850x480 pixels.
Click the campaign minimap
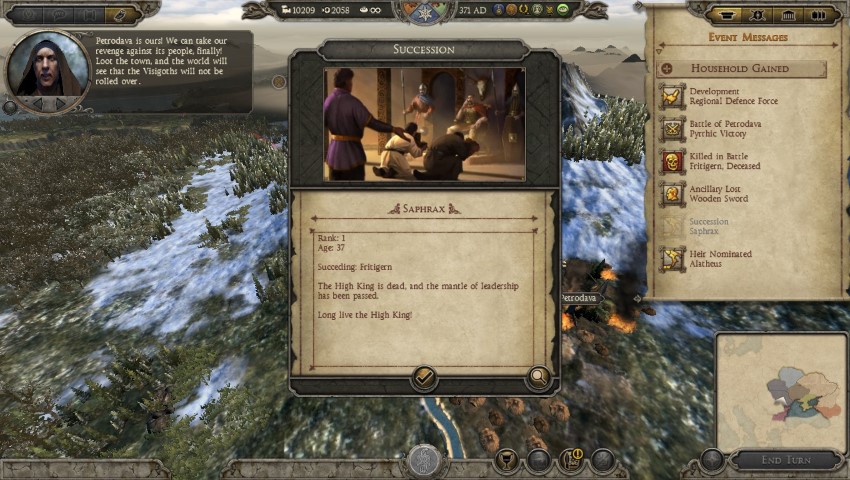click(x=781, y=391)
